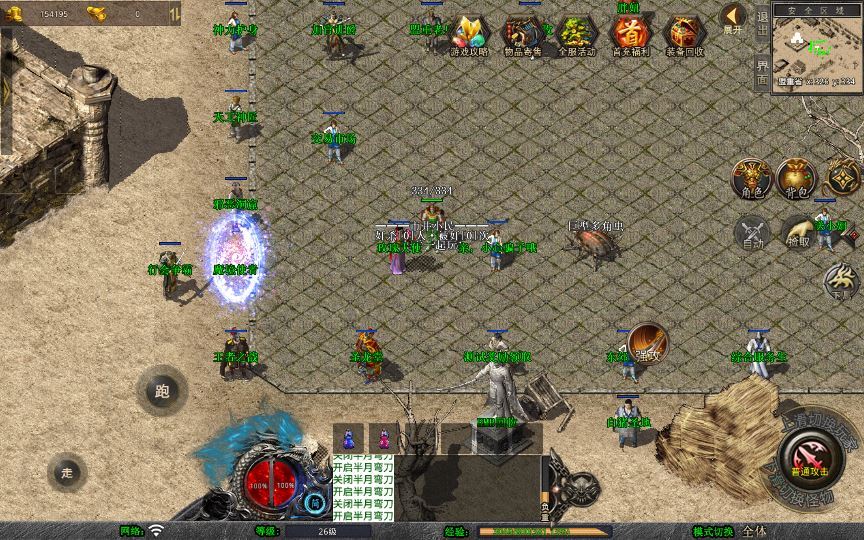Tap the 走 walk button

click(x=68, y=473)
